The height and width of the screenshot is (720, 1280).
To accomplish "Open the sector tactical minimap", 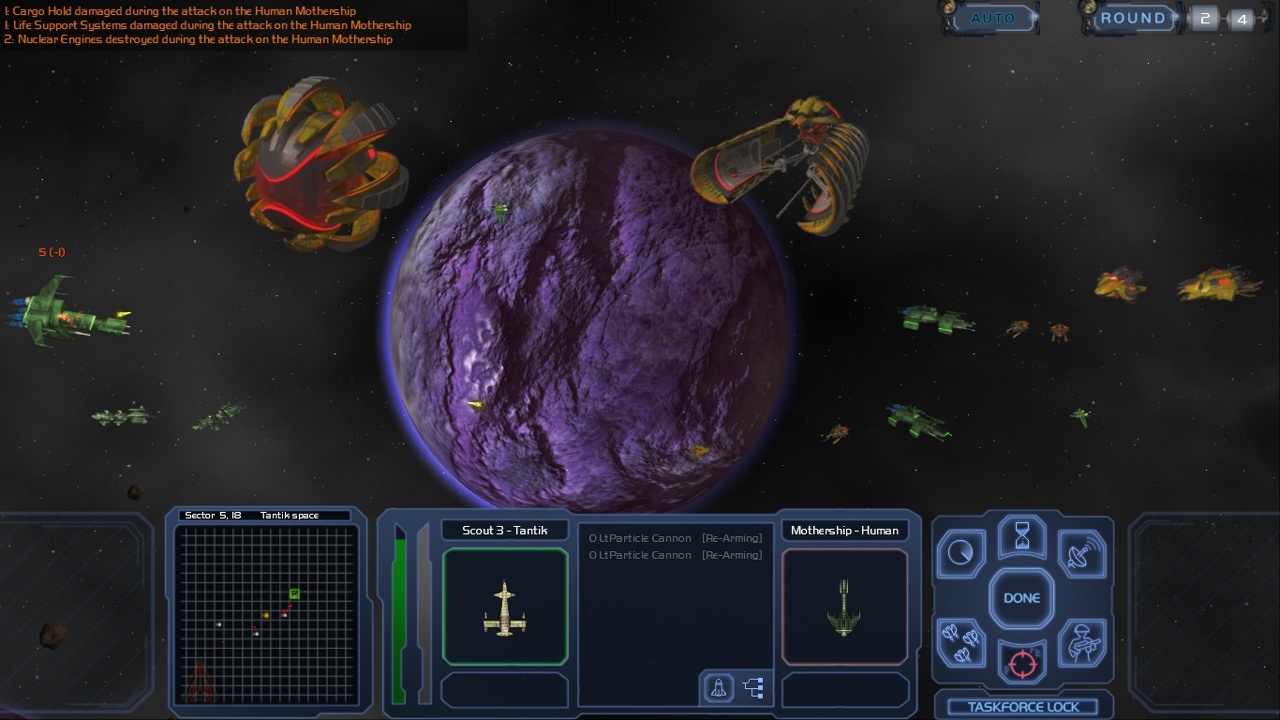I will pos(266,614).
